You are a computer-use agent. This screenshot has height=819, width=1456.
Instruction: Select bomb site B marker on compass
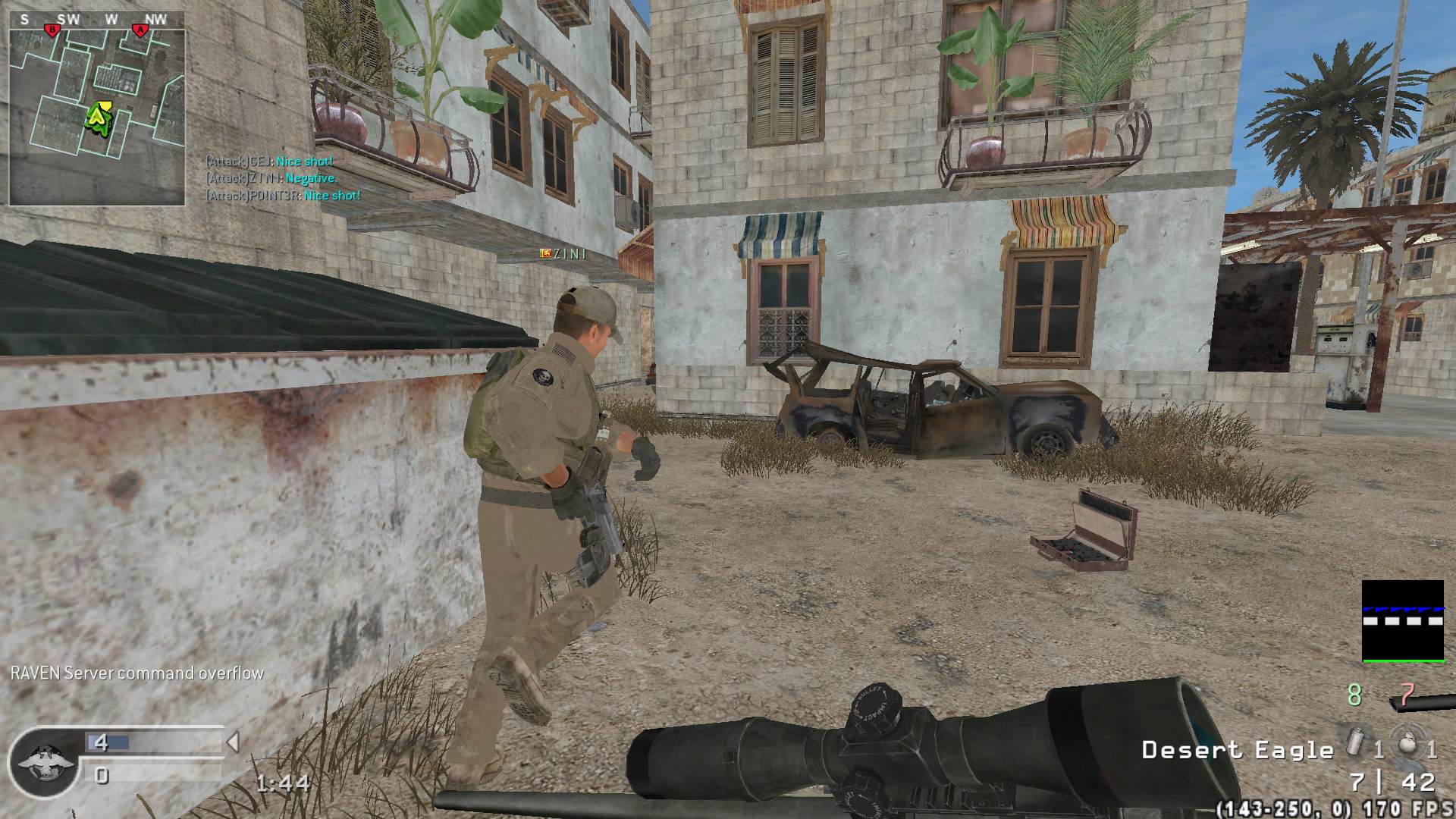(x=52, y=30)
